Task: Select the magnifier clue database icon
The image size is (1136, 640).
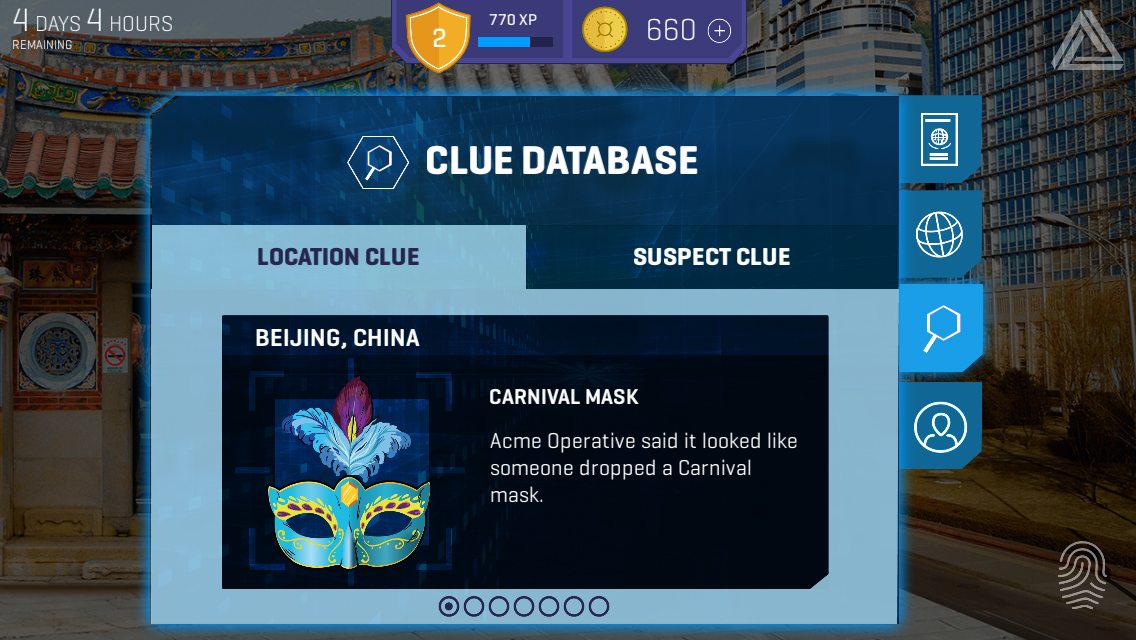Action: (940, 328)
